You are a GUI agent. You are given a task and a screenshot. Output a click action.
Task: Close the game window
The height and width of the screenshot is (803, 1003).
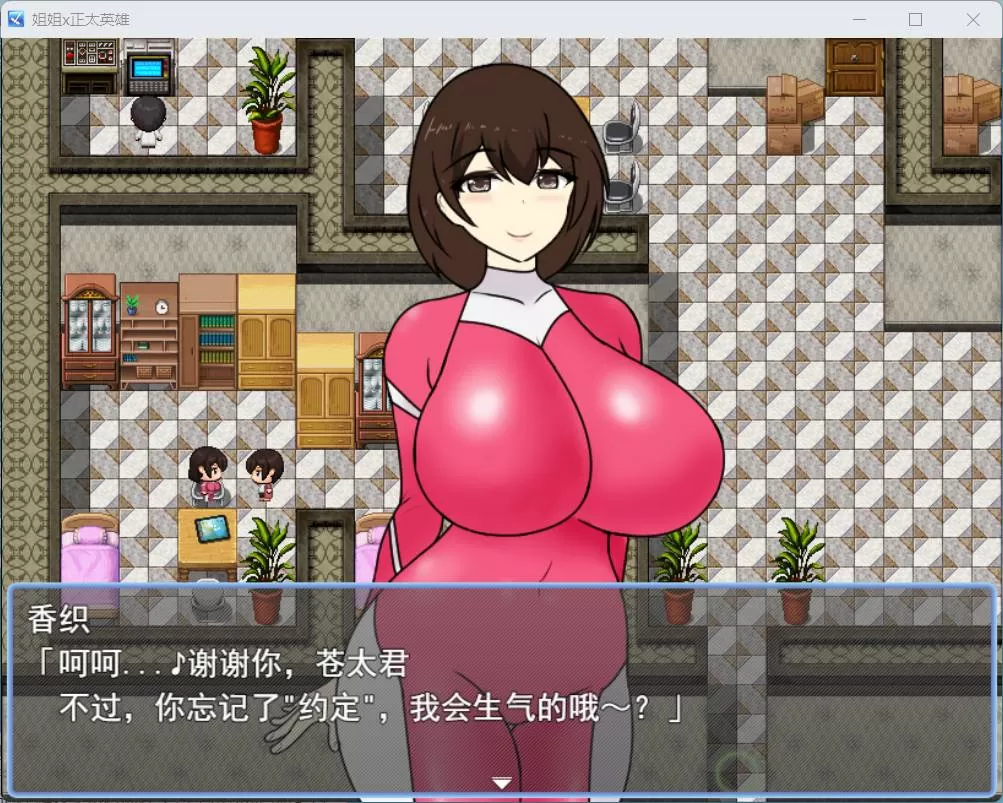point(972,19)
